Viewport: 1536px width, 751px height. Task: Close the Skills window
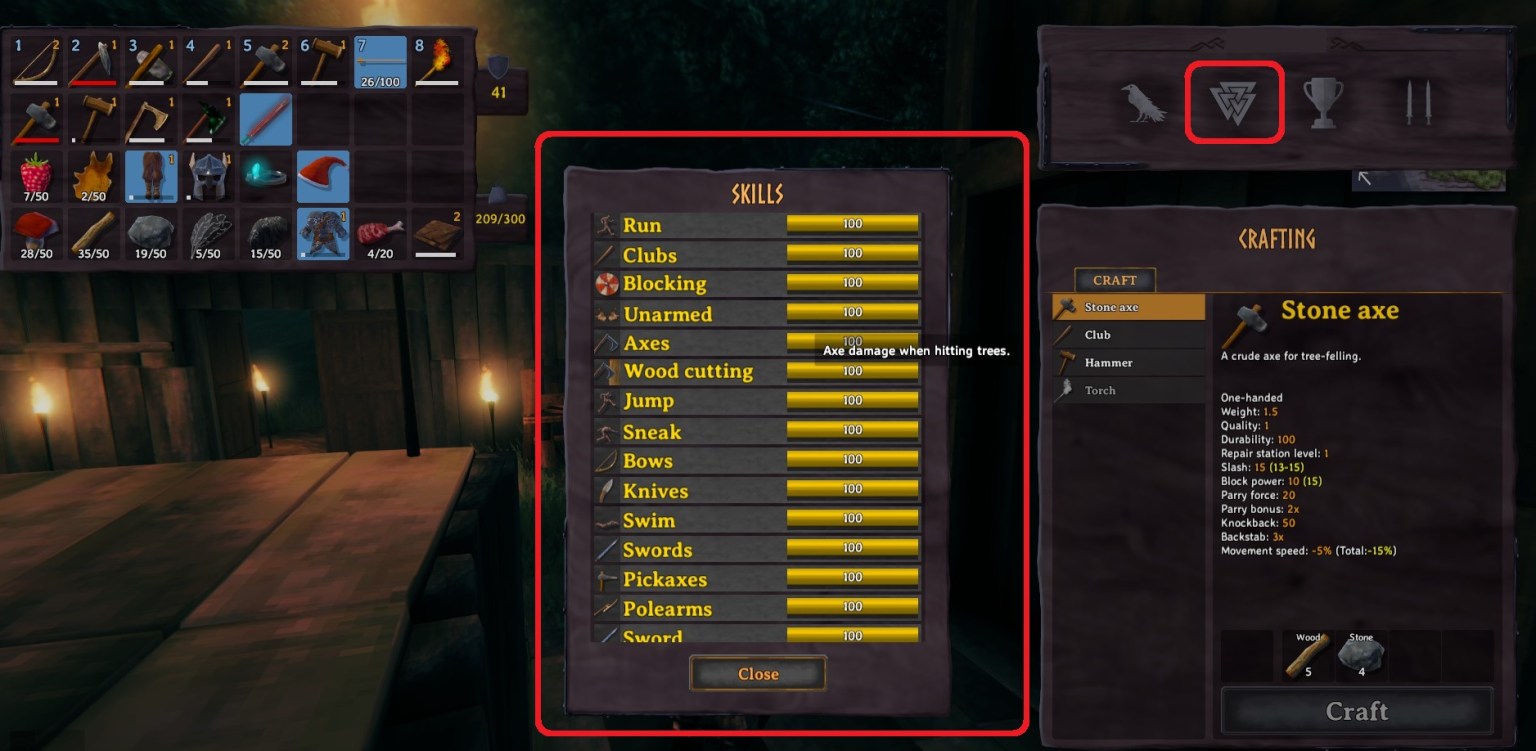pyautogui.click(x=757, y=673)
